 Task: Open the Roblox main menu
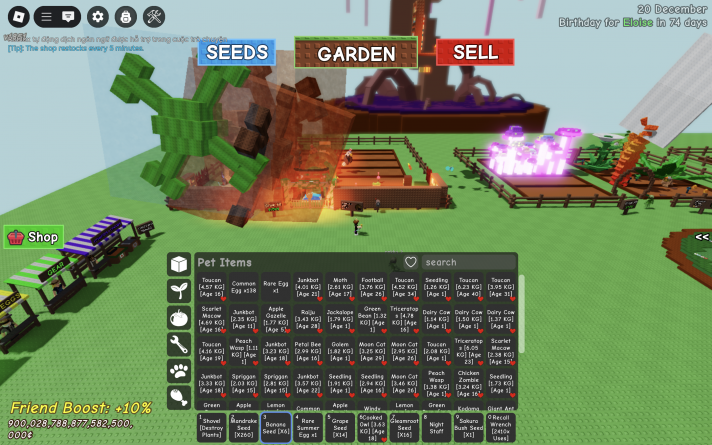[18, 16]
